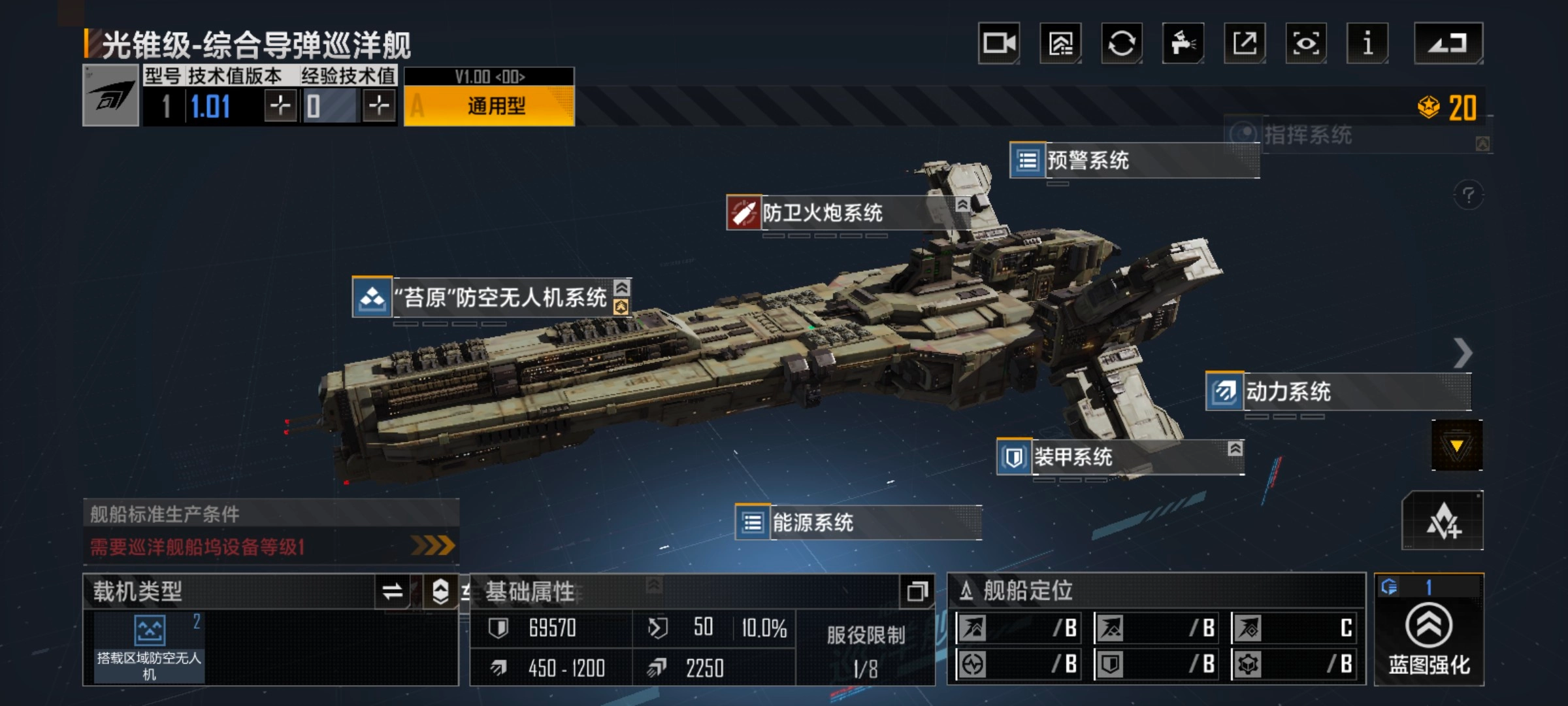This screenshot has width=1568, height=706.
Task: Click the focus view icon
Action: click(x=1306, y=42)
